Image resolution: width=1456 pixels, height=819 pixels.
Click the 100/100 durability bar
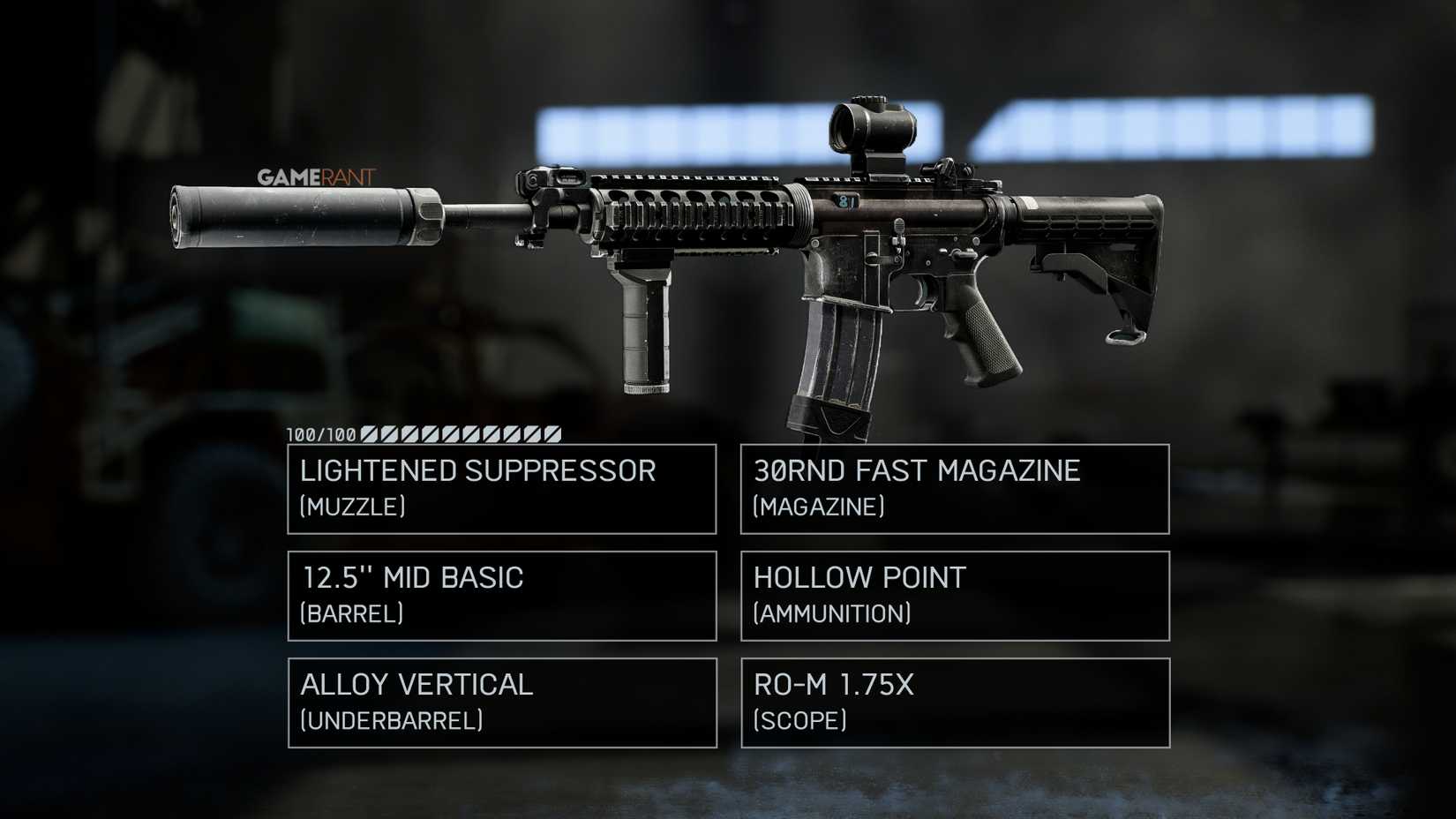pyautogui.click(x=424, y=433)
